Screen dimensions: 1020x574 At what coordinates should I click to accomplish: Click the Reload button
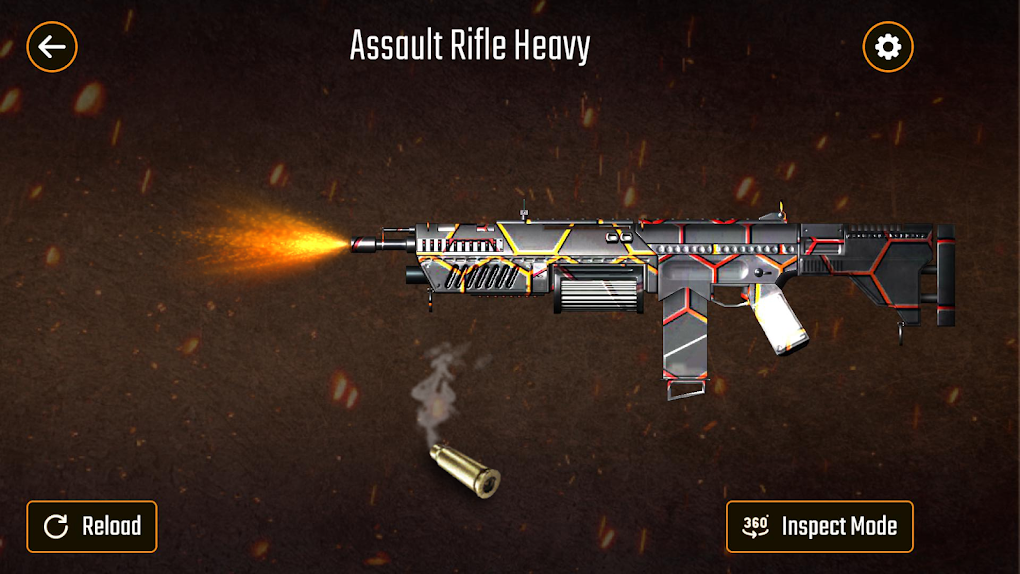(92, 526)
